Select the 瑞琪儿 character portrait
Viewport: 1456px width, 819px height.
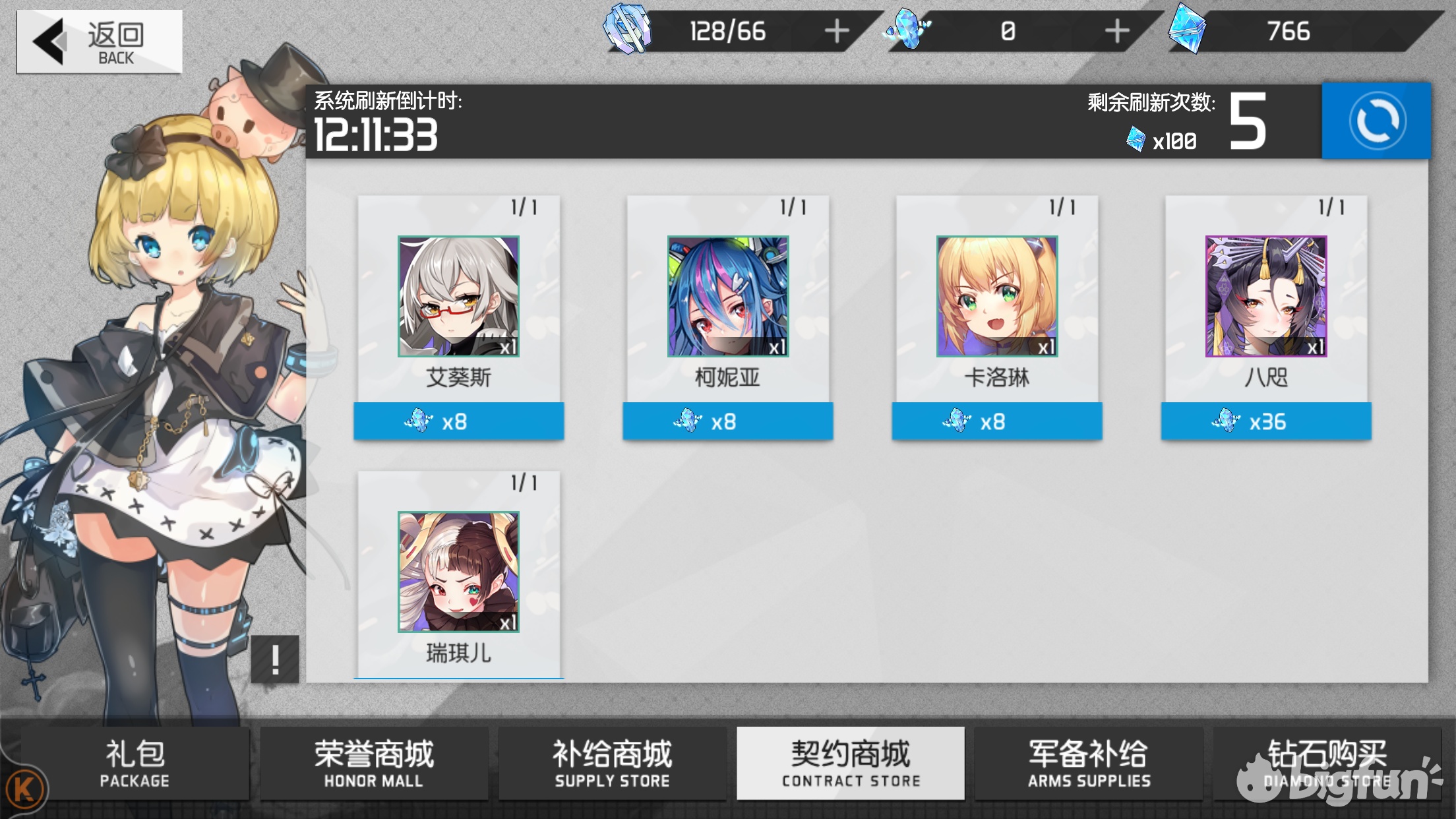(459, 571)
